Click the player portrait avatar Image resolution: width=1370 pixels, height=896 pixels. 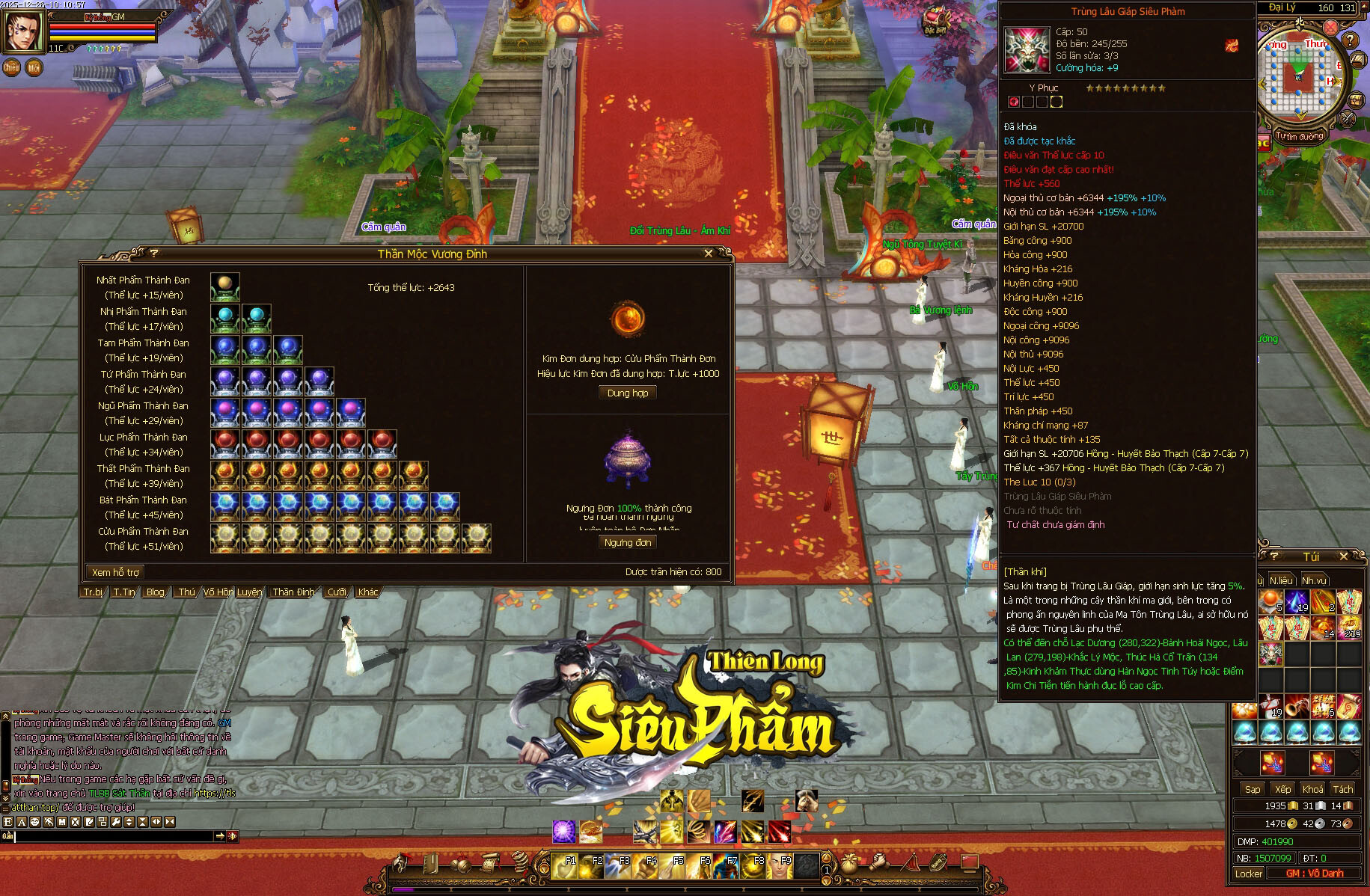[23, 31]
